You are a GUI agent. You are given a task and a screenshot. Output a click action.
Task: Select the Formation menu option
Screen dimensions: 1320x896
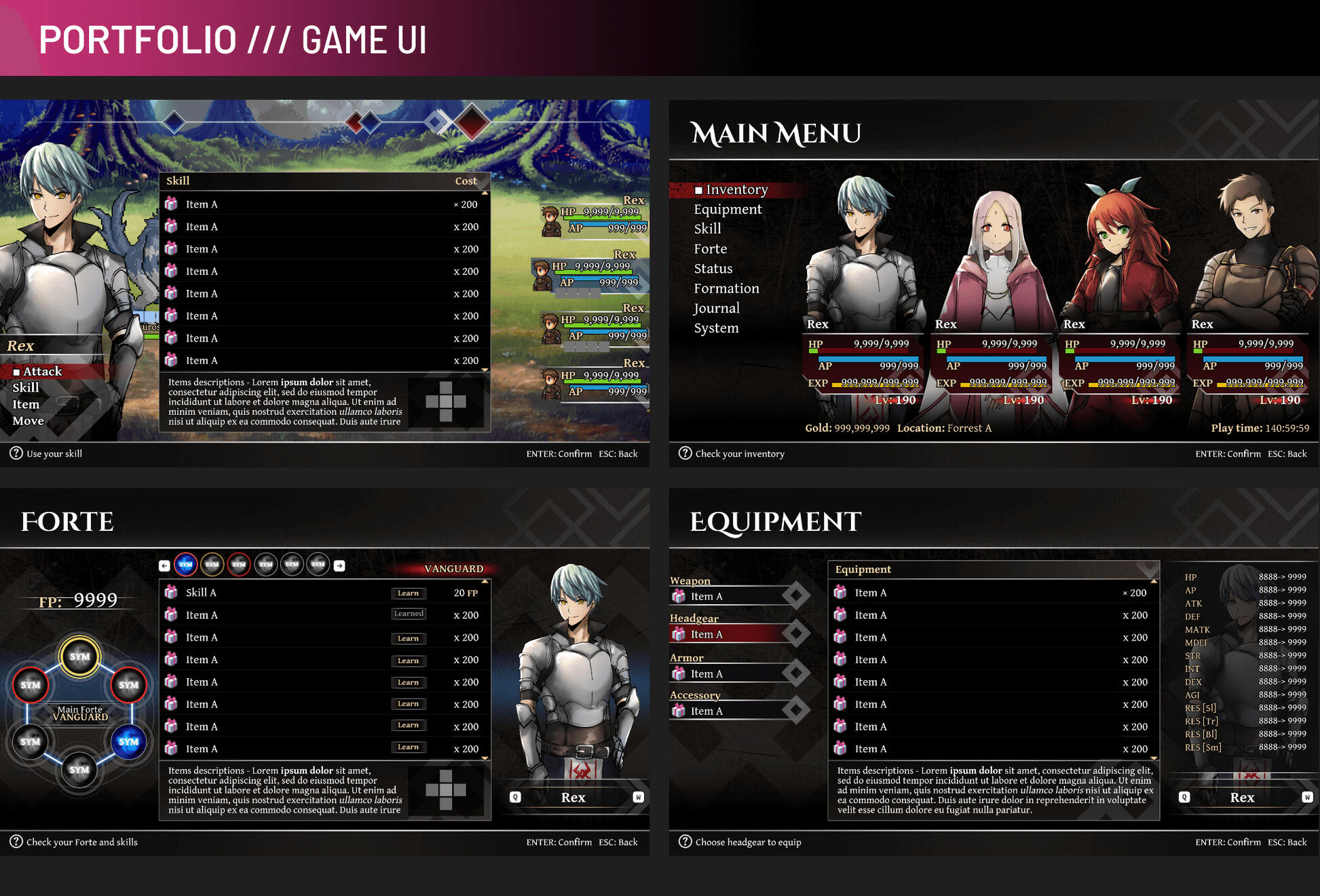point(726,288)
